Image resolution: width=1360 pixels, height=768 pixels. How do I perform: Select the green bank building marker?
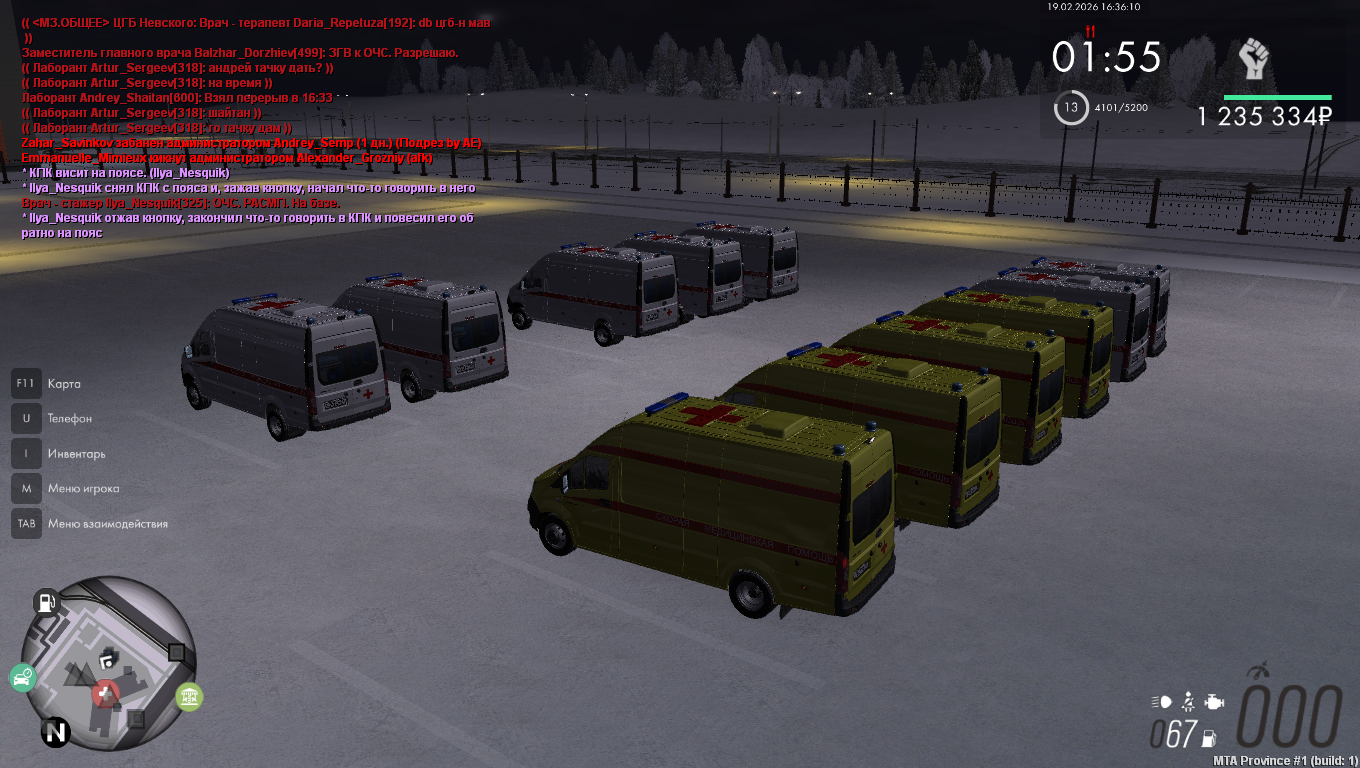point(189,696)
